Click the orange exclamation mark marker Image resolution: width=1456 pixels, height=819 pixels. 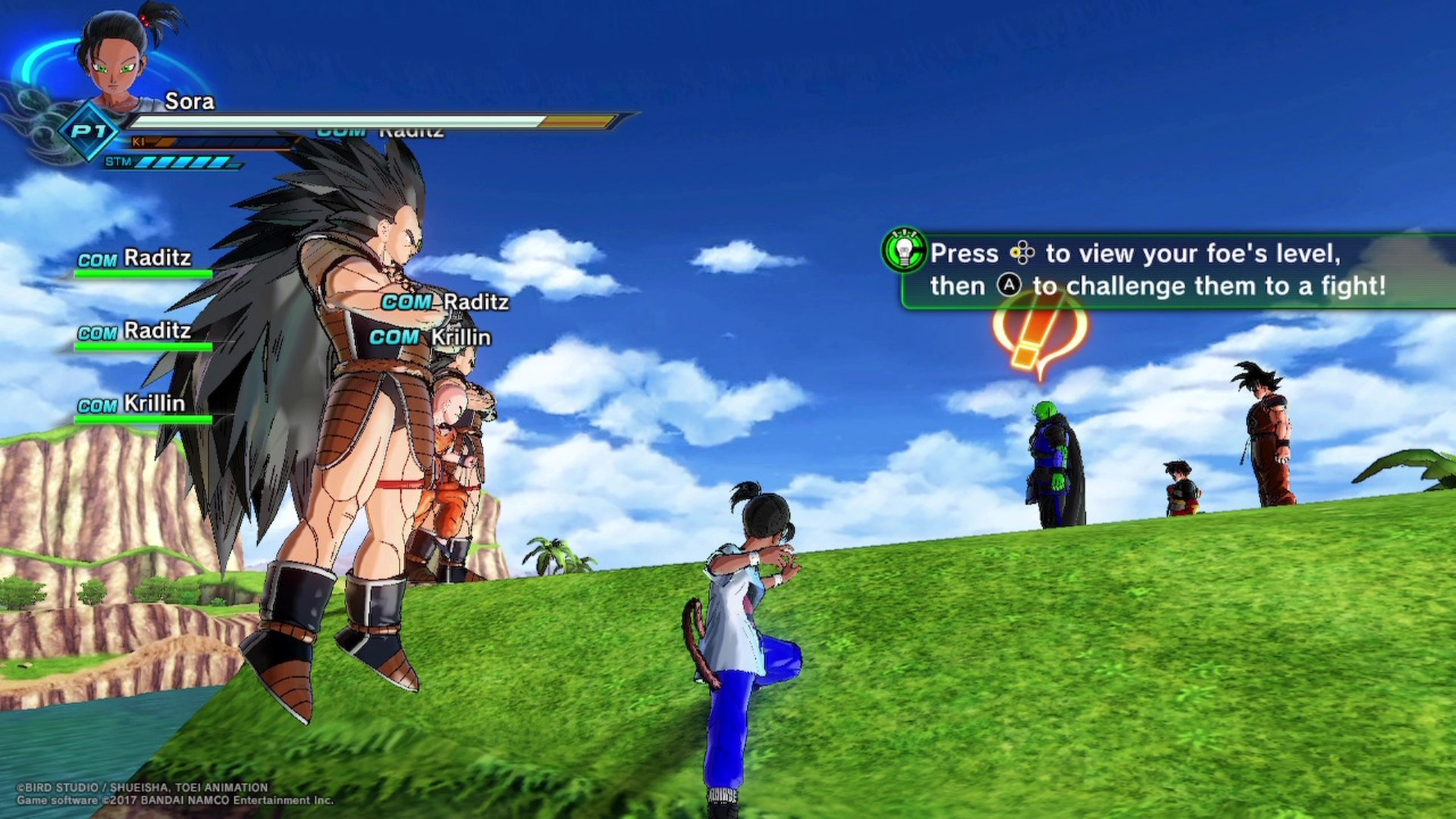(x=1039, y=334)
